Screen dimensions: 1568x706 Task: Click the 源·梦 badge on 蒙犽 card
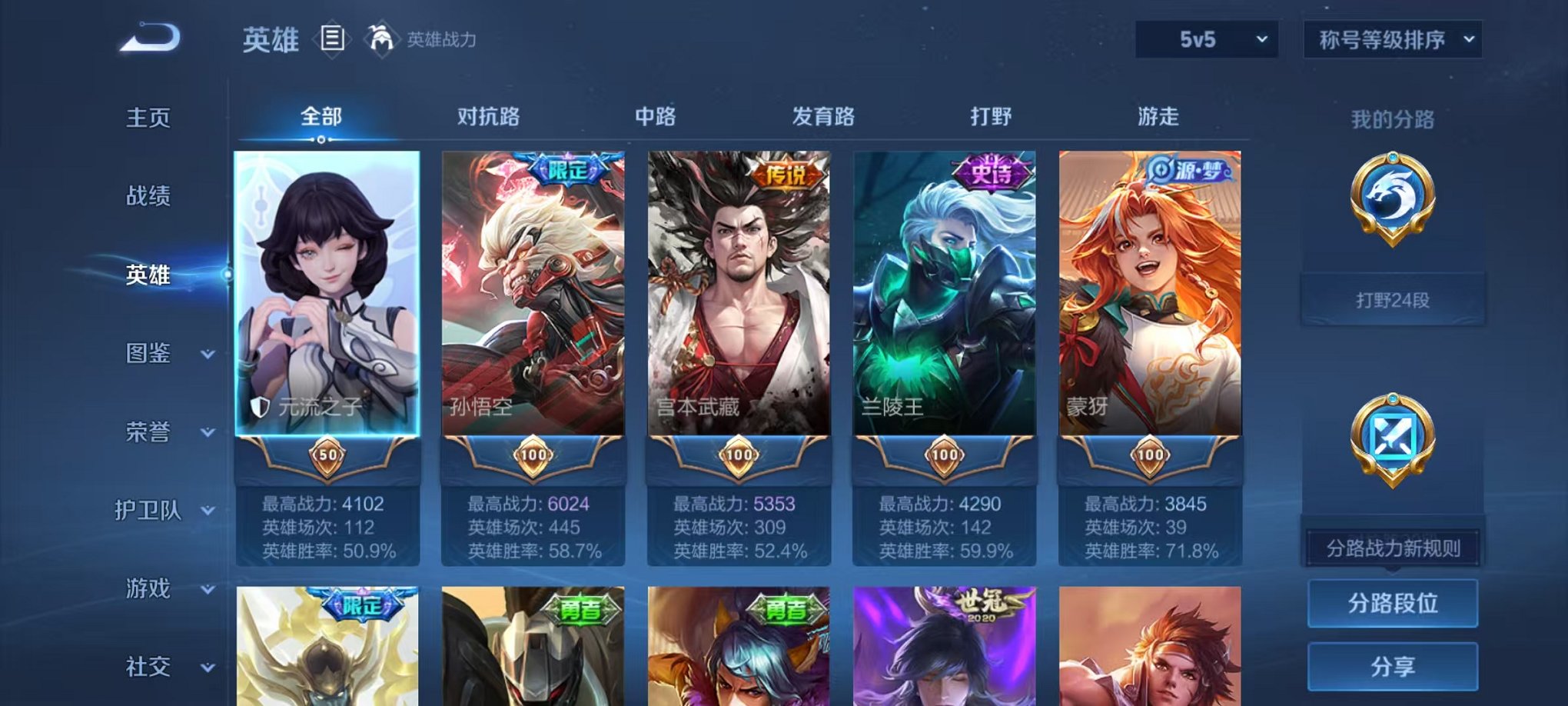pos(1191,171)
